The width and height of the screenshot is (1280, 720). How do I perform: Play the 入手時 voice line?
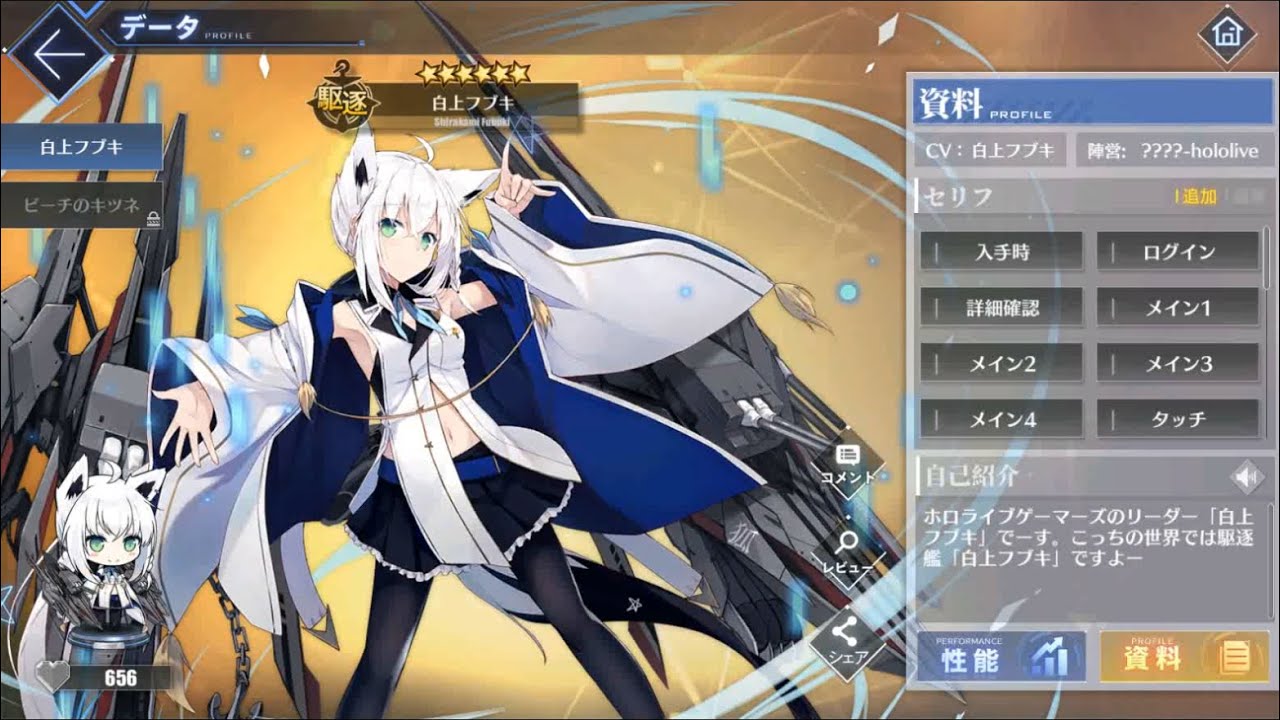point(1000,253)
